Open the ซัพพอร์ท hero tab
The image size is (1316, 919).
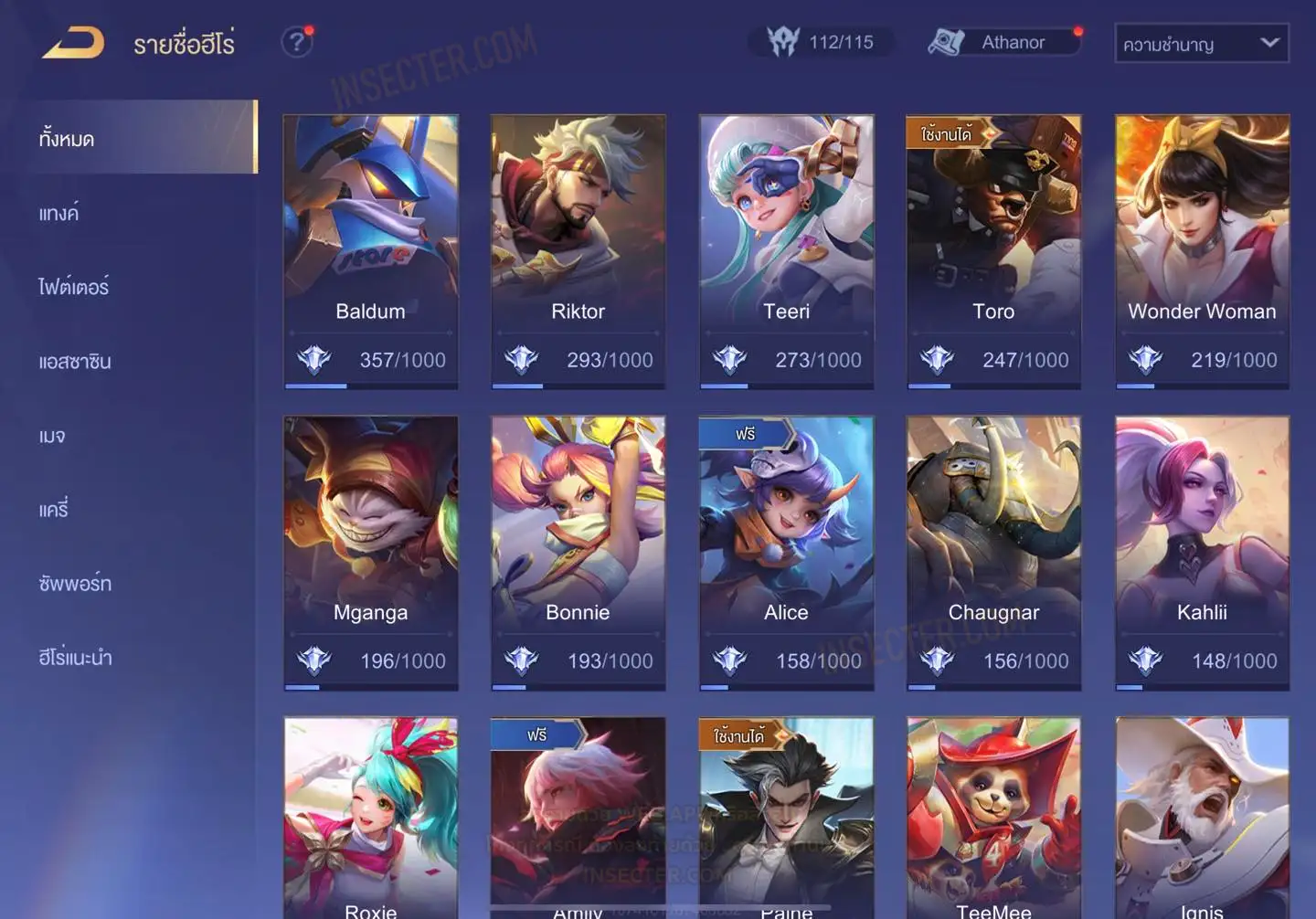pyautogui.click(x=75, y=584)
